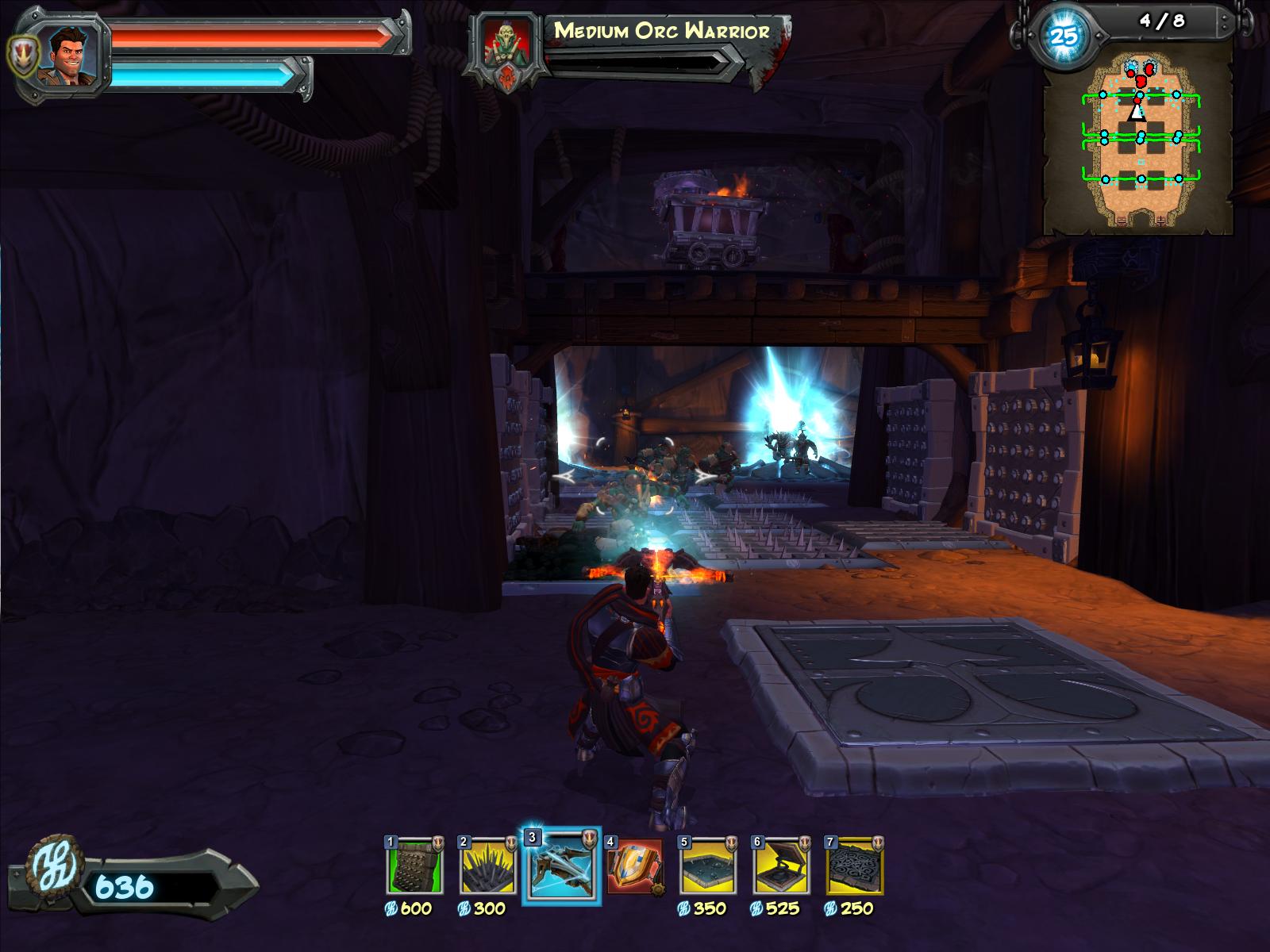Select the wall spike trap slot
Screen dimensions: 1270x952
click(x=414, y=867)
